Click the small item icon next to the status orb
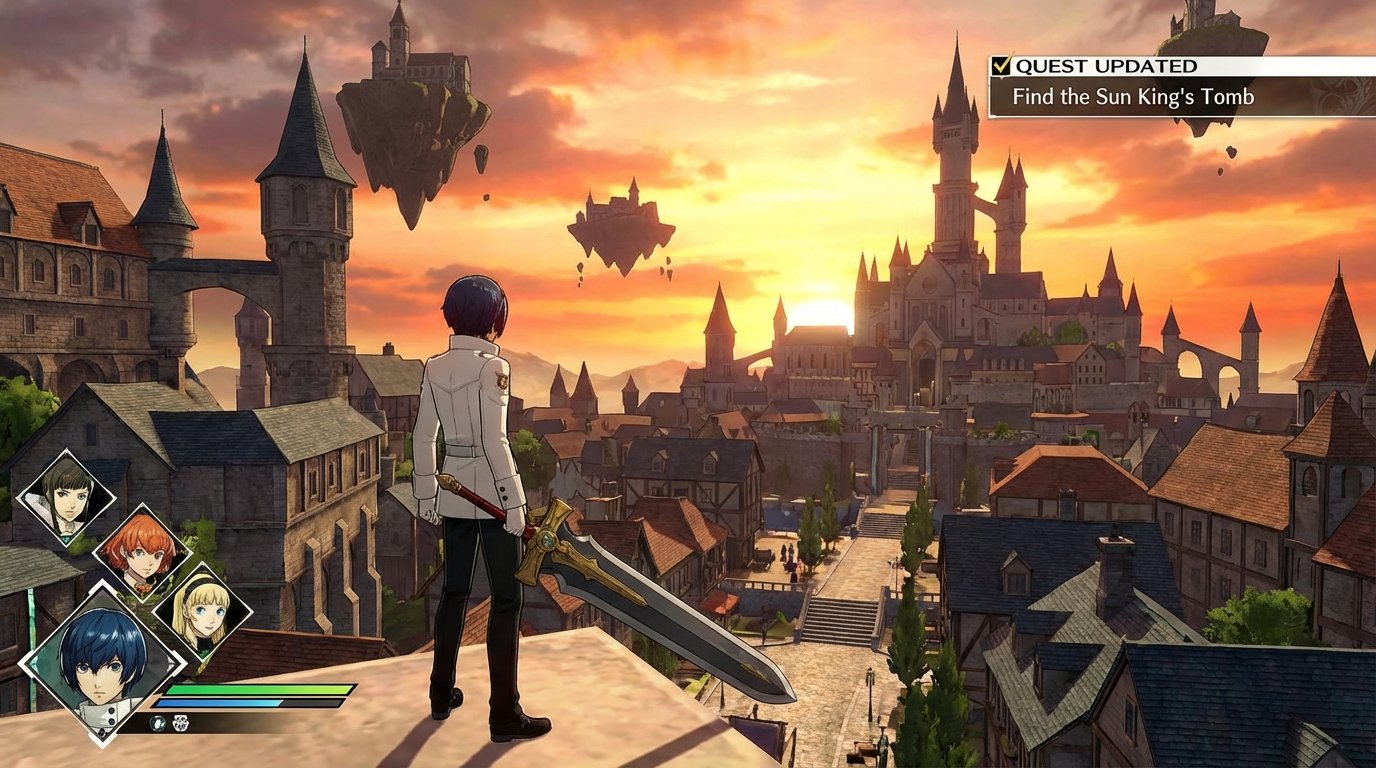 coord(180,723)
